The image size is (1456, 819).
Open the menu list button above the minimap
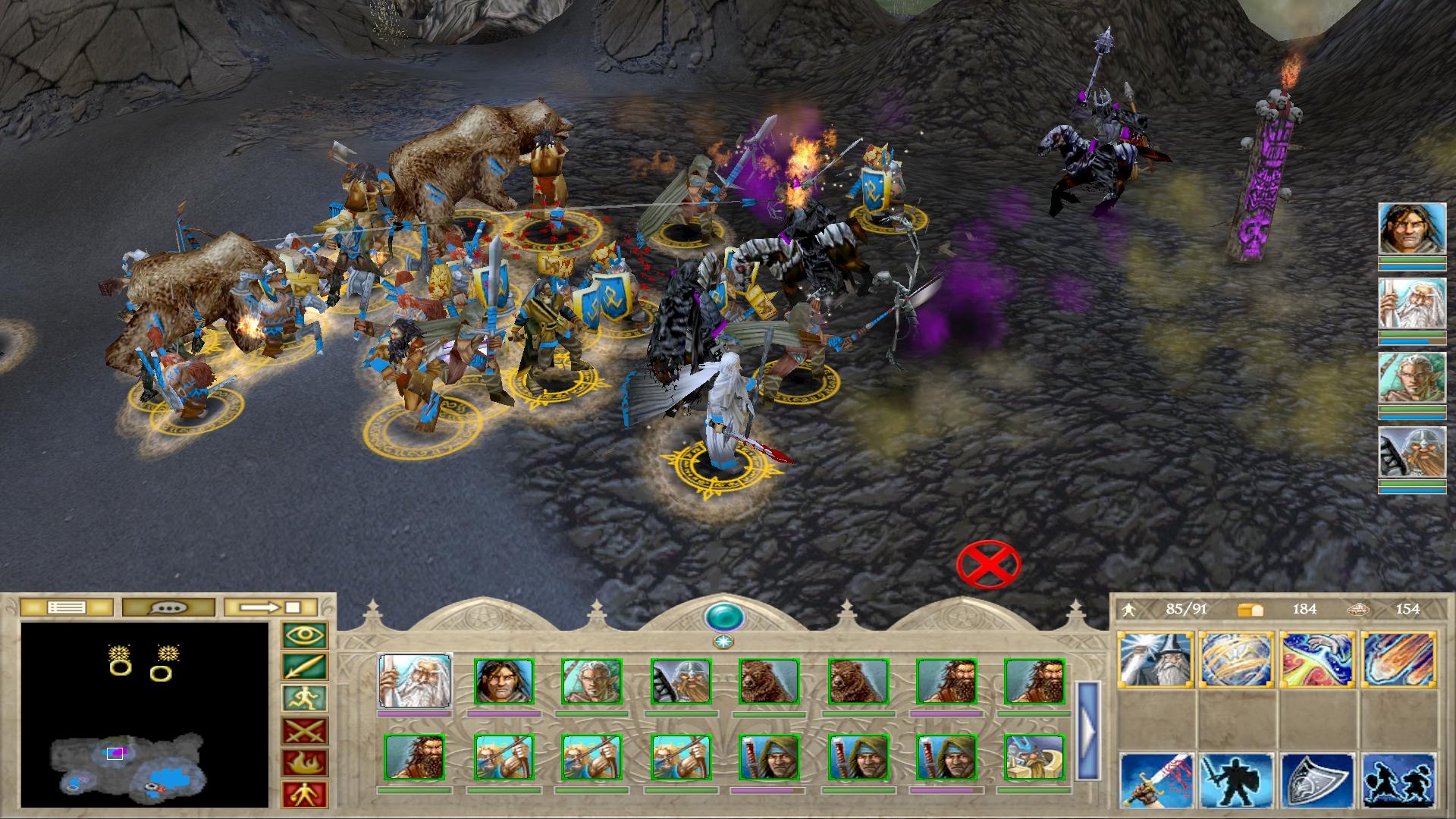66,607
